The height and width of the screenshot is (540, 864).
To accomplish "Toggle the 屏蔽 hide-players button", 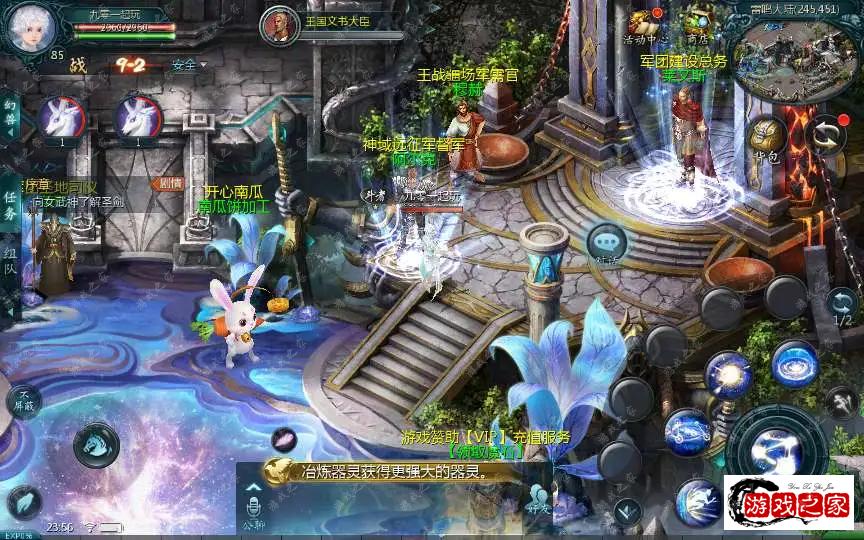I will (23, 401).
